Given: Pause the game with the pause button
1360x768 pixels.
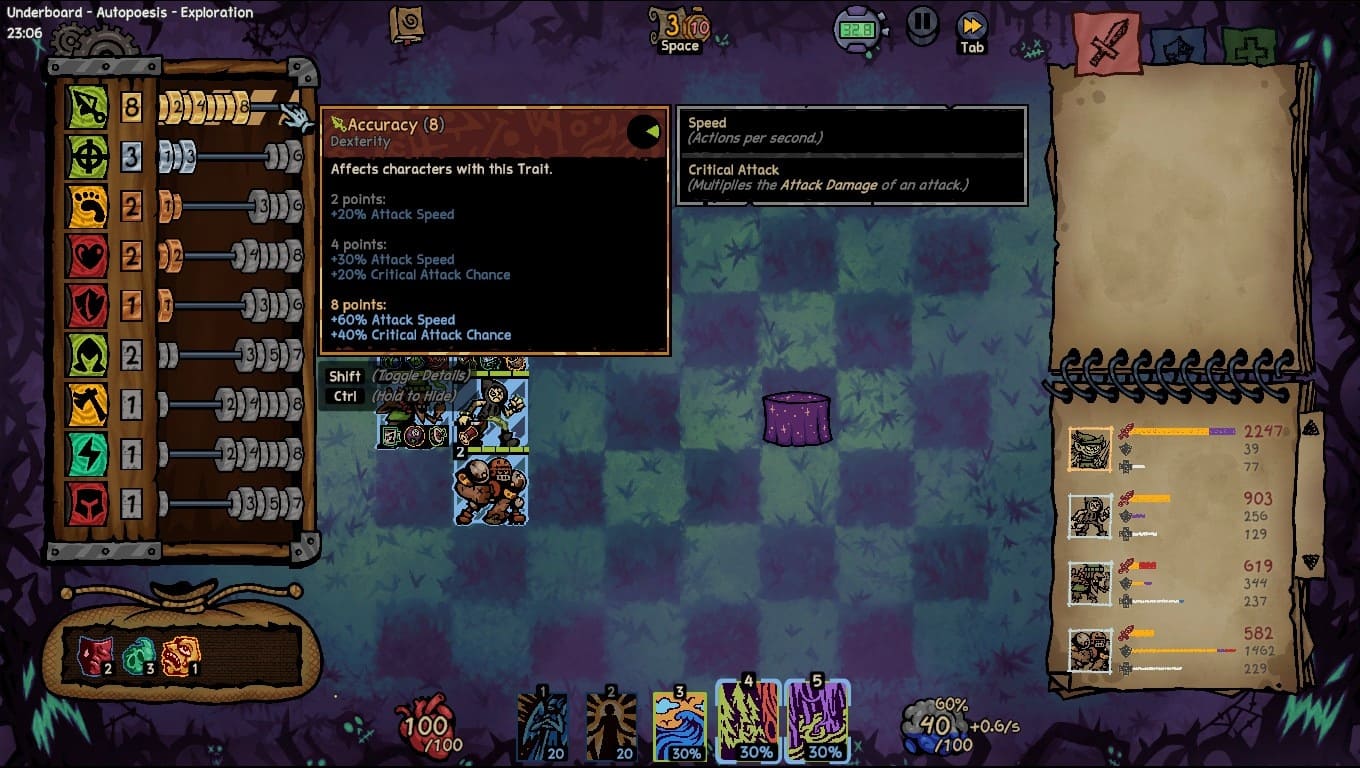Looking at the screenshot, I should pyautogui.click(x=922, y=25).
